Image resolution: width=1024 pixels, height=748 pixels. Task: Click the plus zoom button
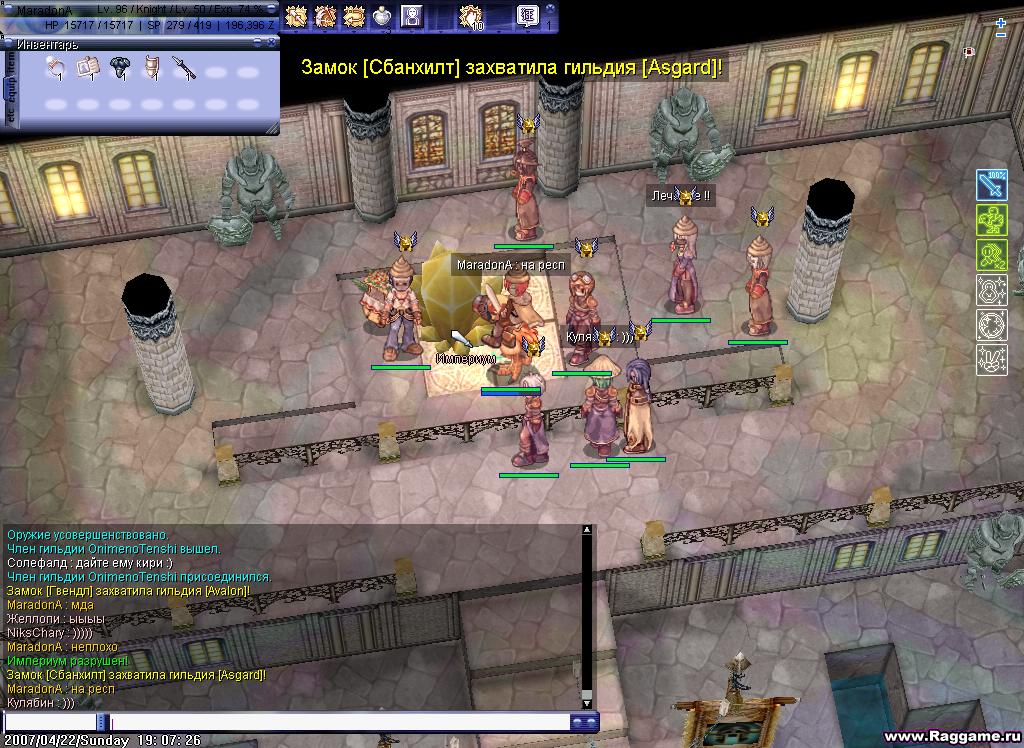(x=1000, y=23)
